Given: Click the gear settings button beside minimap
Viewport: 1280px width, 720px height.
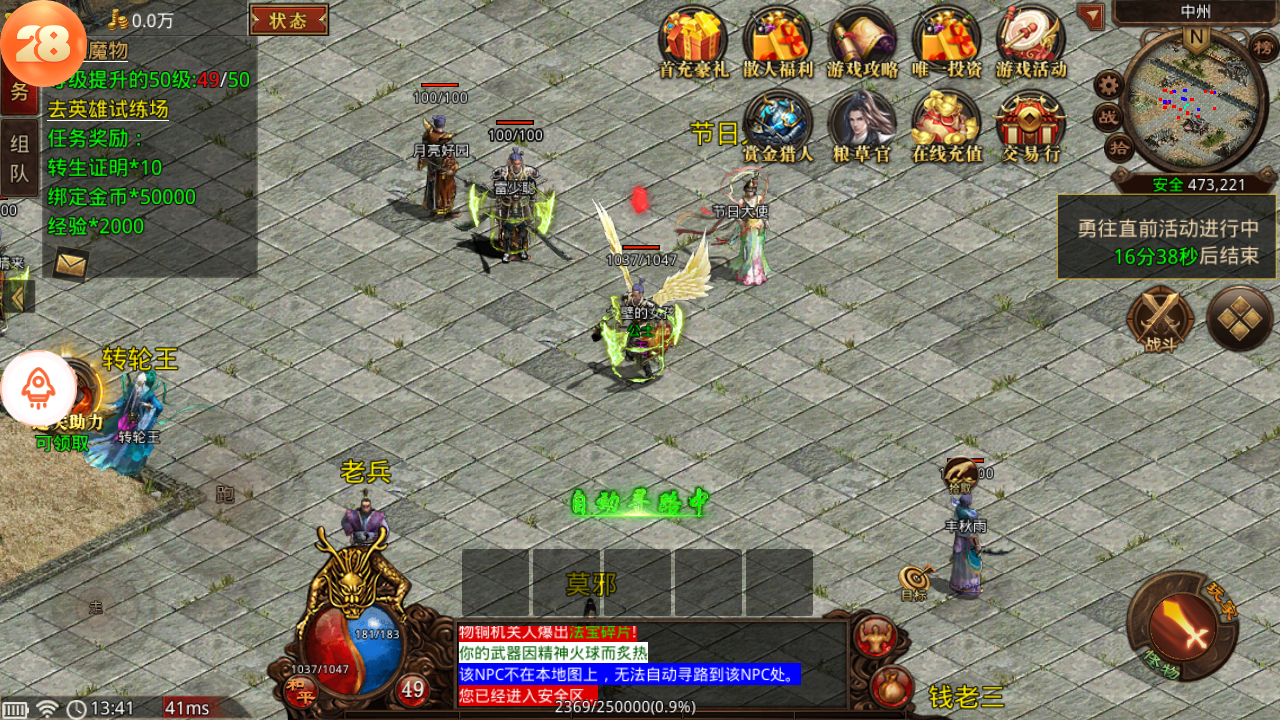Looking at the screenshot, I should pyautogui.click(x=1108, y=84).
